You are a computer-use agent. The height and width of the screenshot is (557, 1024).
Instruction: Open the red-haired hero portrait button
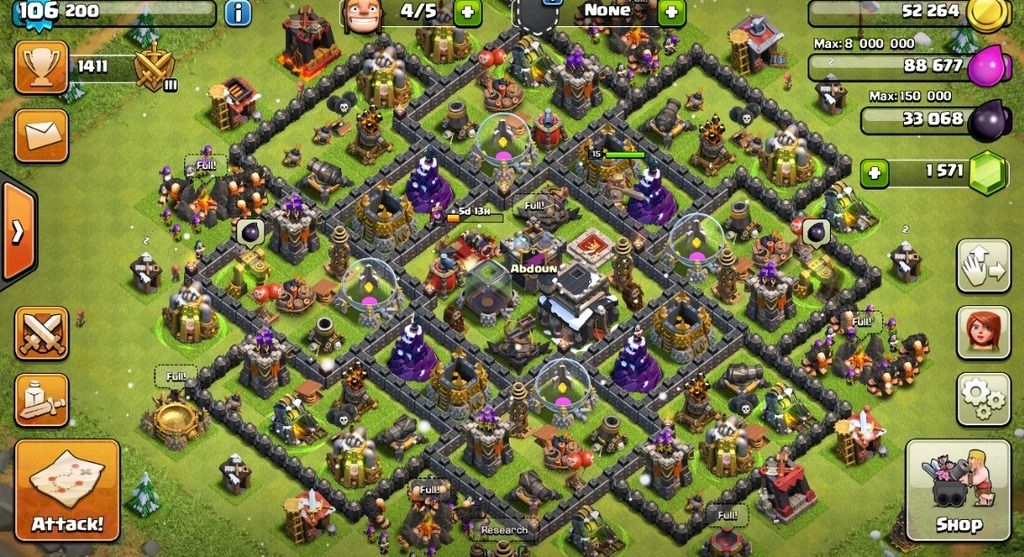click(983, 333)
